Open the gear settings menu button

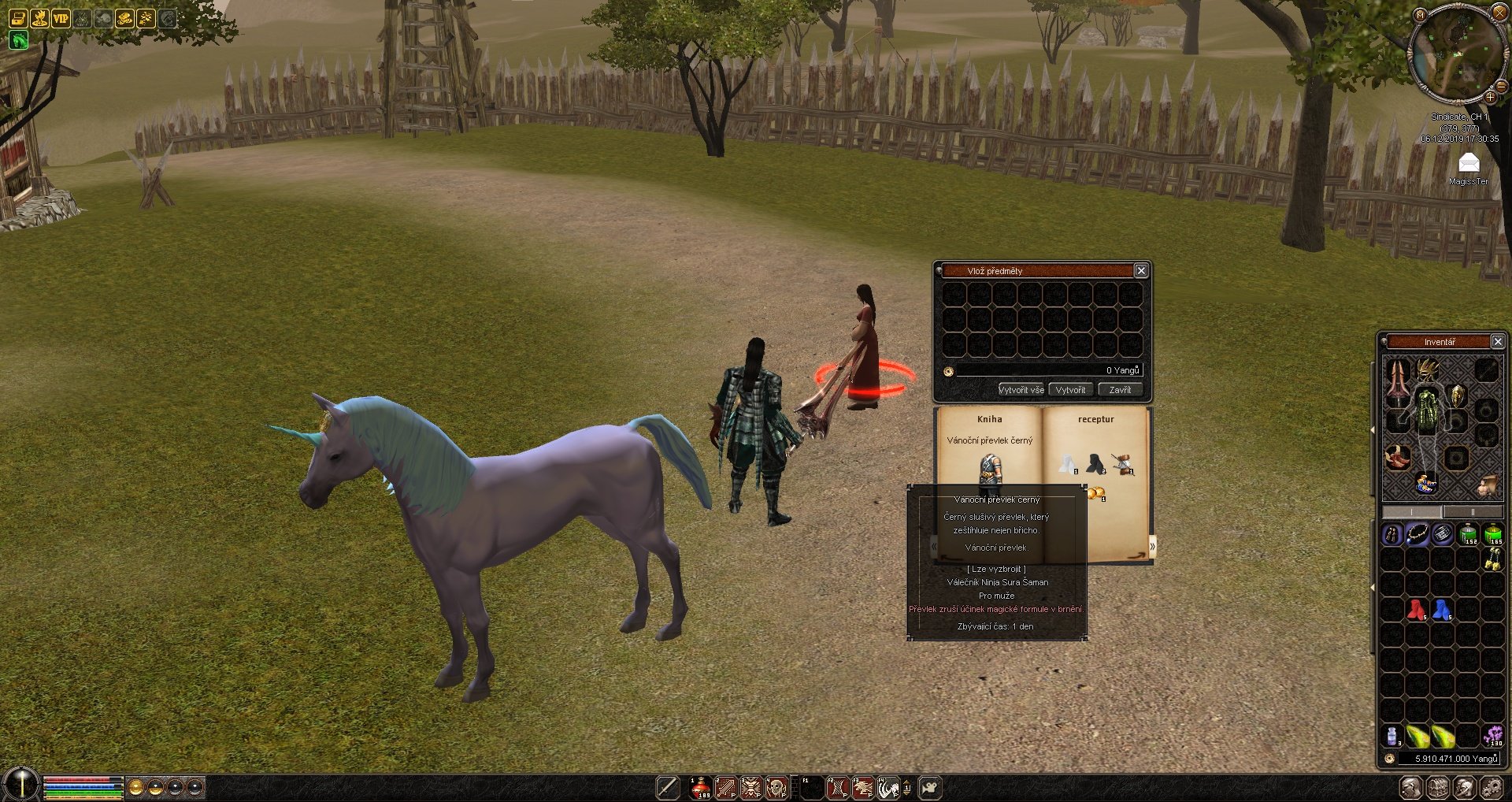coord(1491,787)
